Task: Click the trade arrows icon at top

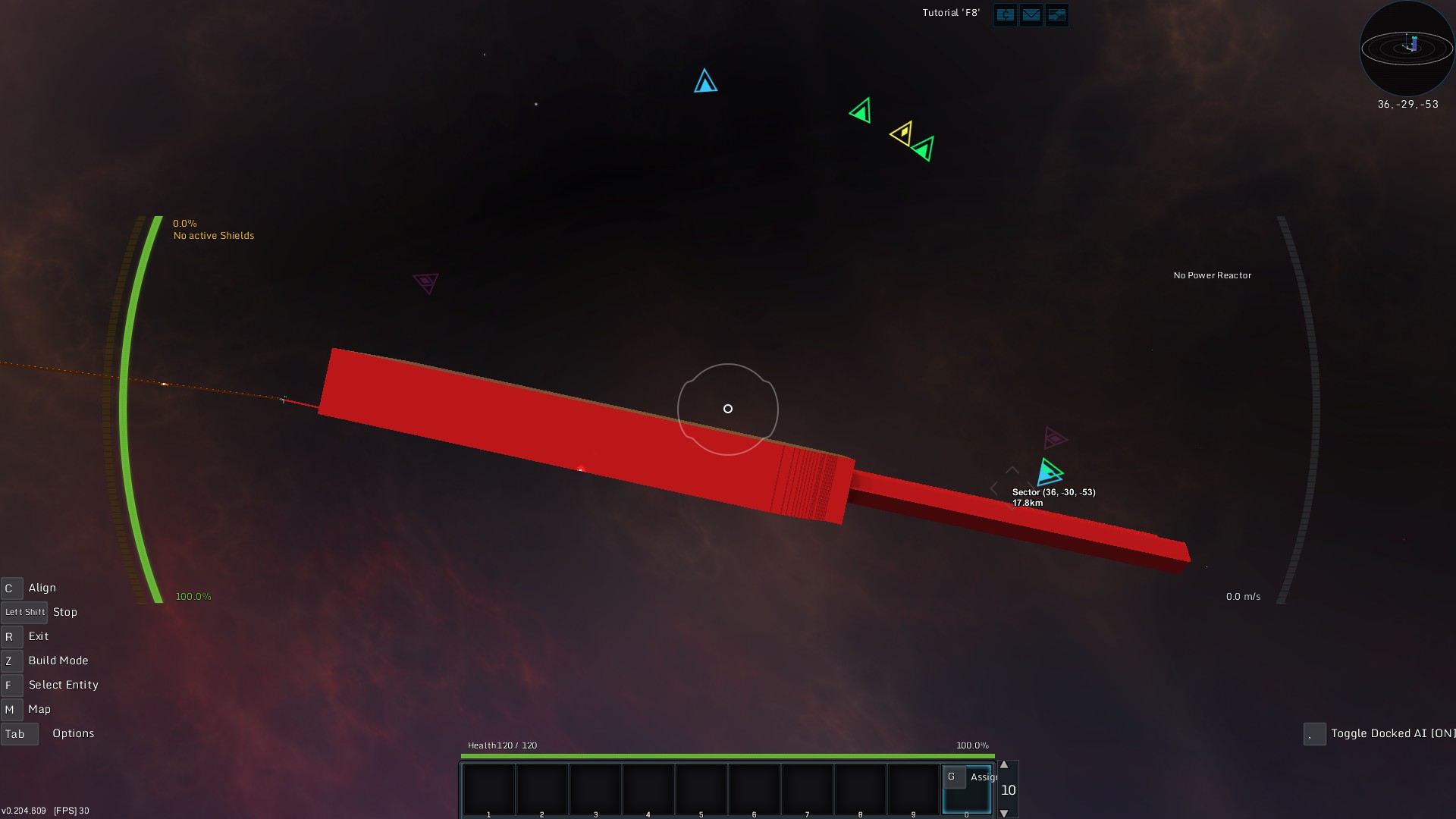Action: (x=1056, y=14)
